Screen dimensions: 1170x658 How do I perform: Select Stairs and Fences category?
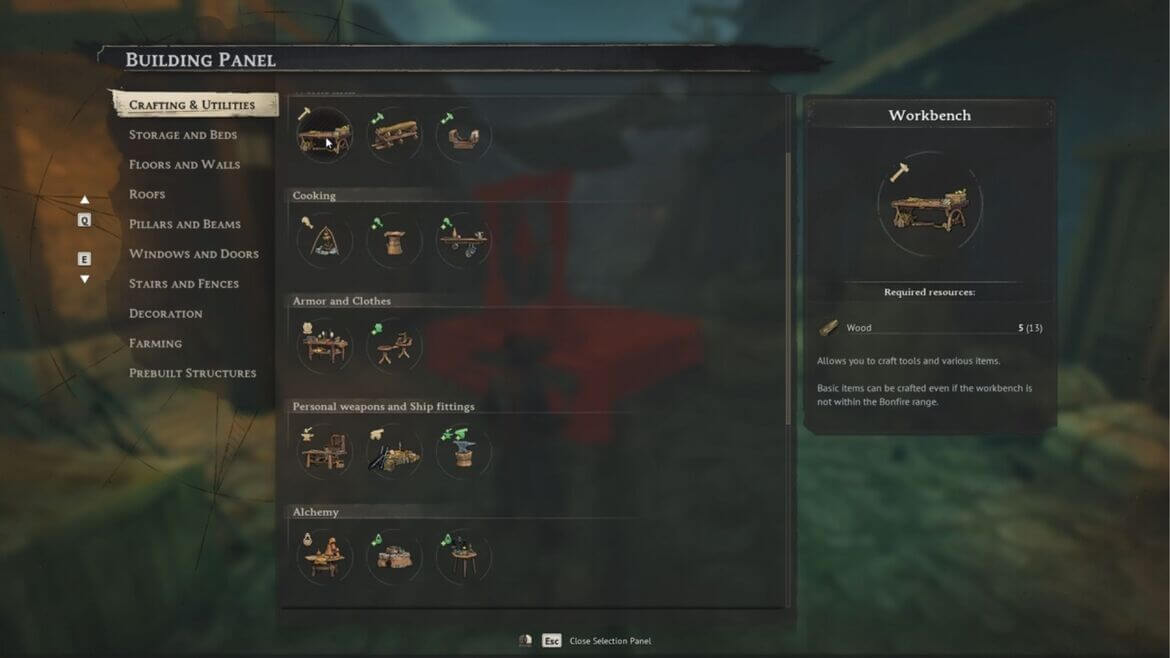pos(184,284)
